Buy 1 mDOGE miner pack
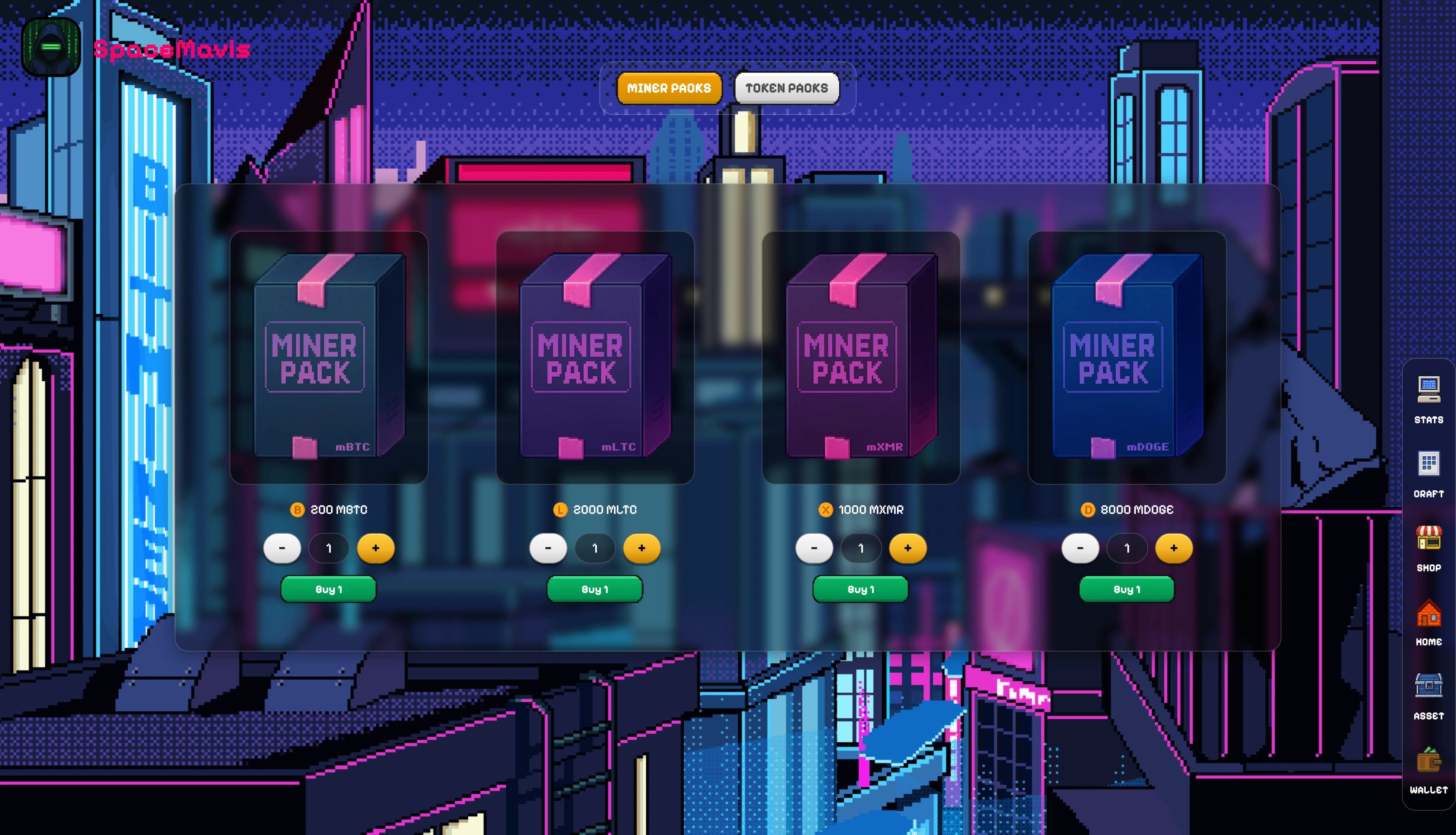Screen dimensions: 1456x835 [x=1126, y=589]
